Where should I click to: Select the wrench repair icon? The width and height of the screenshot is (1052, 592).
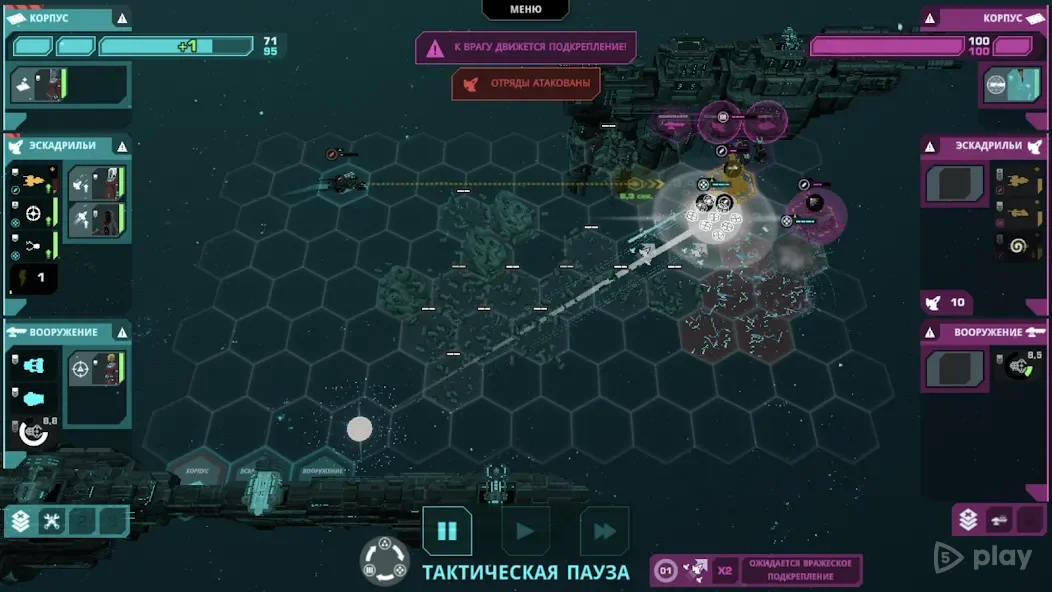pos(52,521)
